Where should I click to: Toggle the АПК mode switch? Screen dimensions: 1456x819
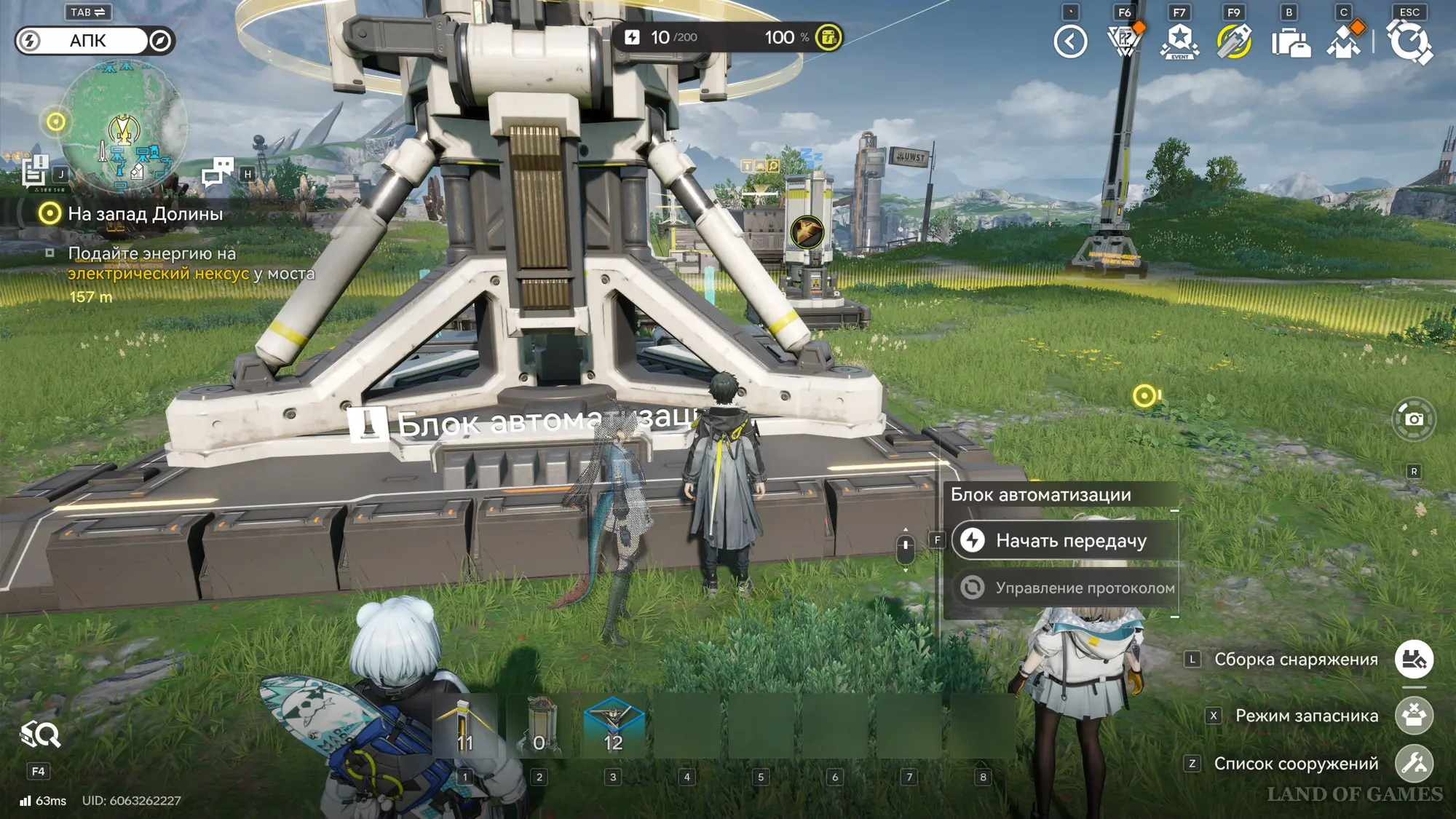click(95, 41)
